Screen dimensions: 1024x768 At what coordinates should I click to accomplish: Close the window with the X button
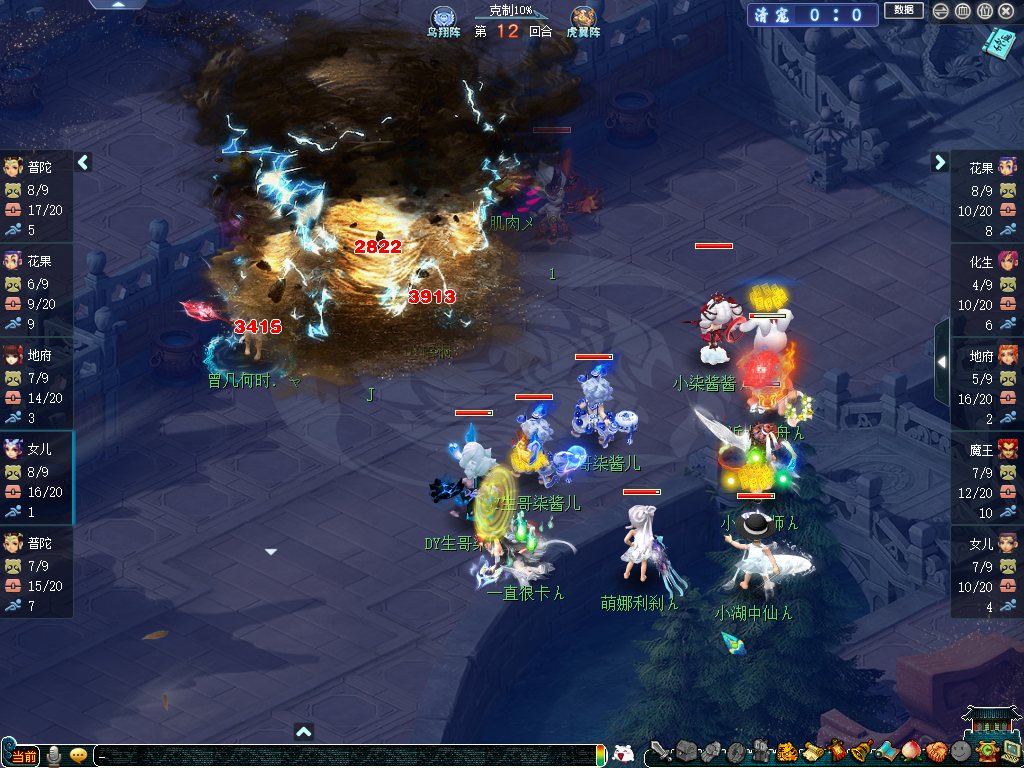coord(1006,11)
